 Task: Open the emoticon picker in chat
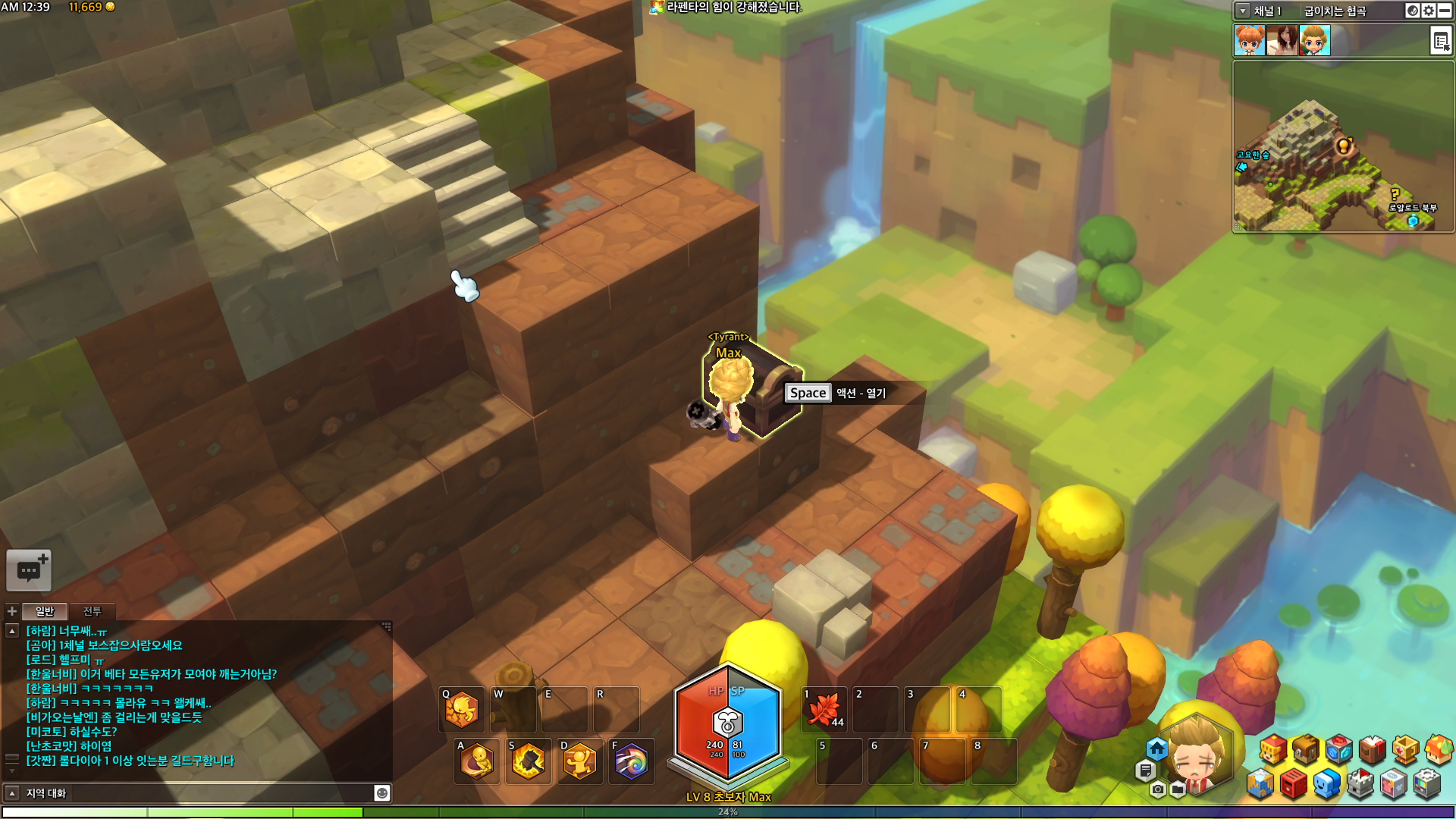point(382,793)
